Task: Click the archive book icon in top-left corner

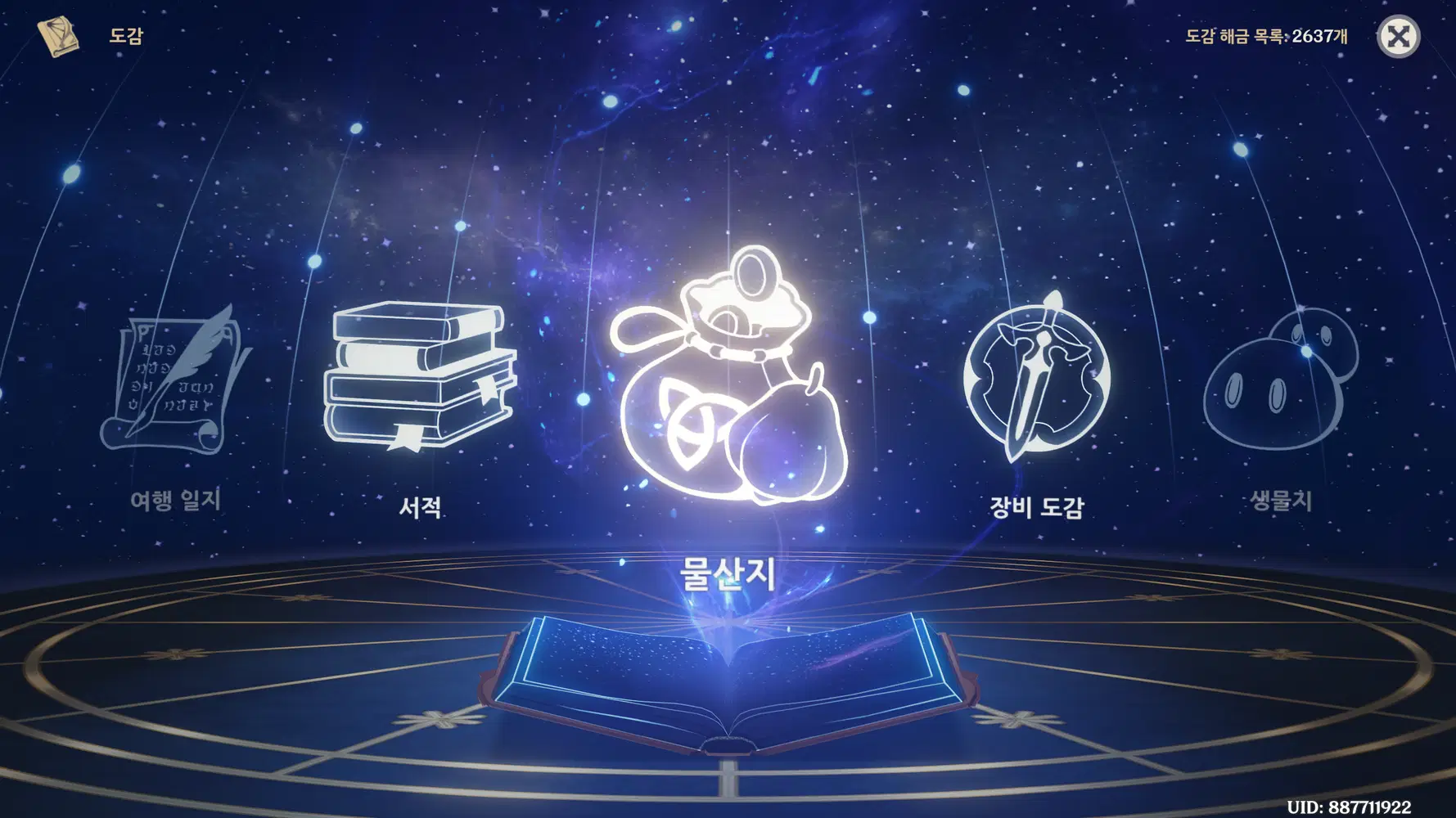Action: point(57,34)
